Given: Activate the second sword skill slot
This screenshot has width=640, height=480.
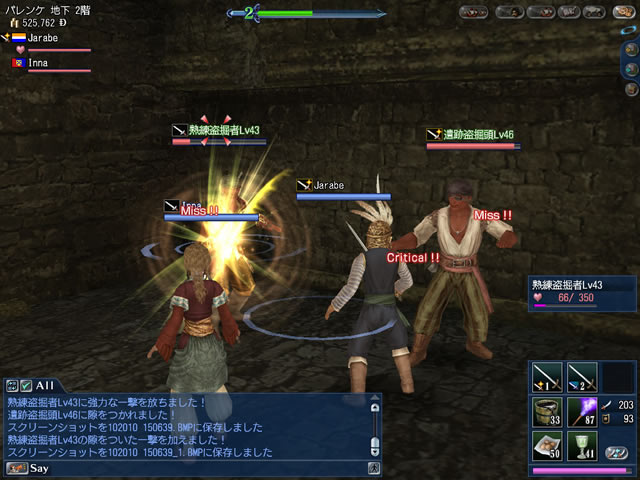Looking at the screenshot, I should point(582,376).
